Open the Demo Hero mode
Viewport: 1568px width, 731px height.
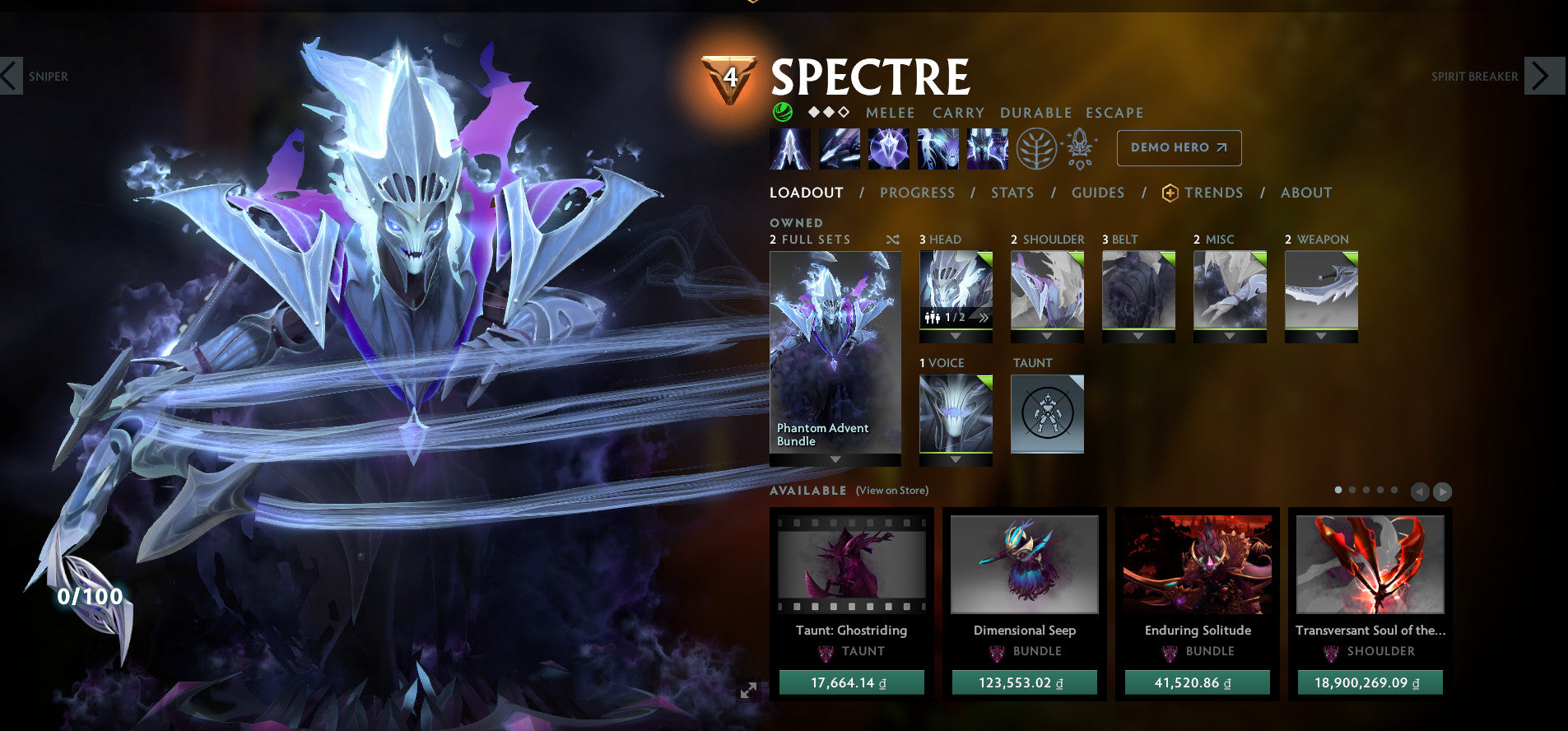pos(1179,148)
